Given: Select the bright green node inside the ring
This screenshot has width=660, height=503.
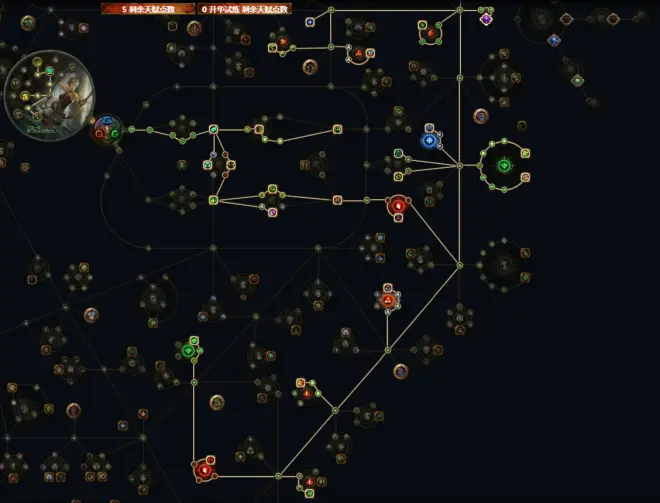Looking at the screenshot, I should click(x=504, y=165).
